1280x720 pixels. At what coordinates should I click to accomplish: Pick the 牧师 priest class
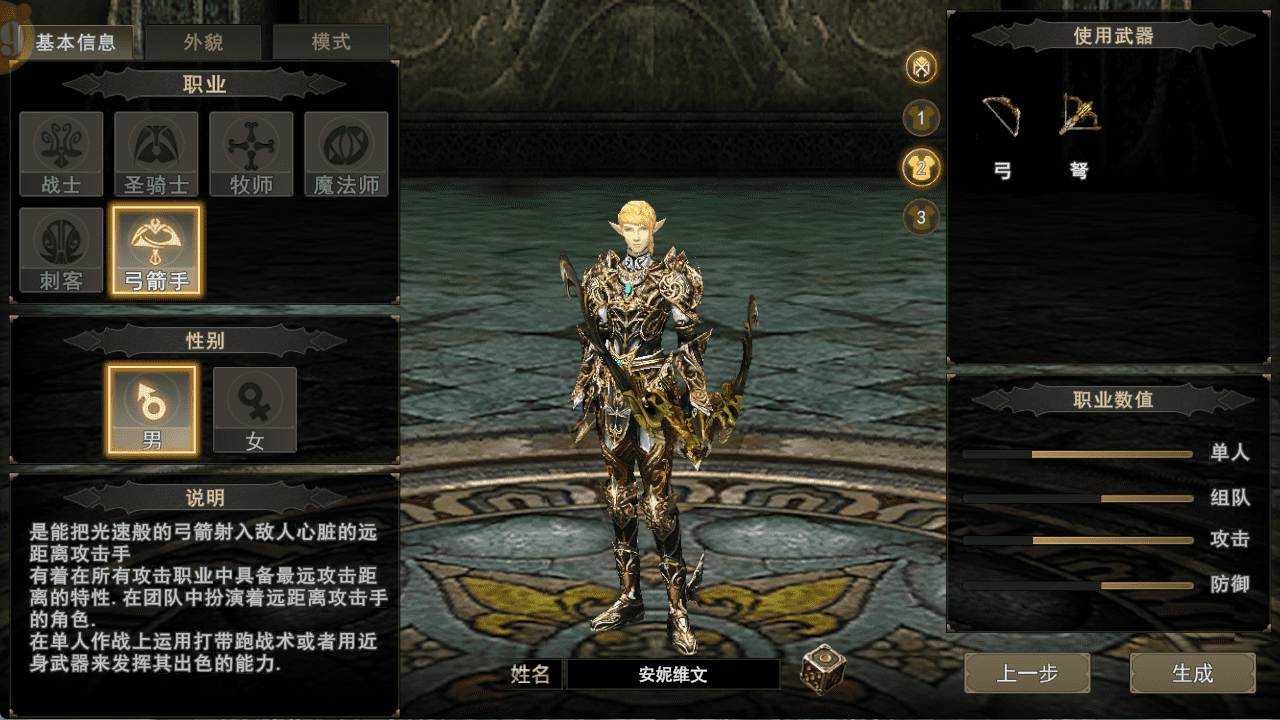[x=251, y=154]
